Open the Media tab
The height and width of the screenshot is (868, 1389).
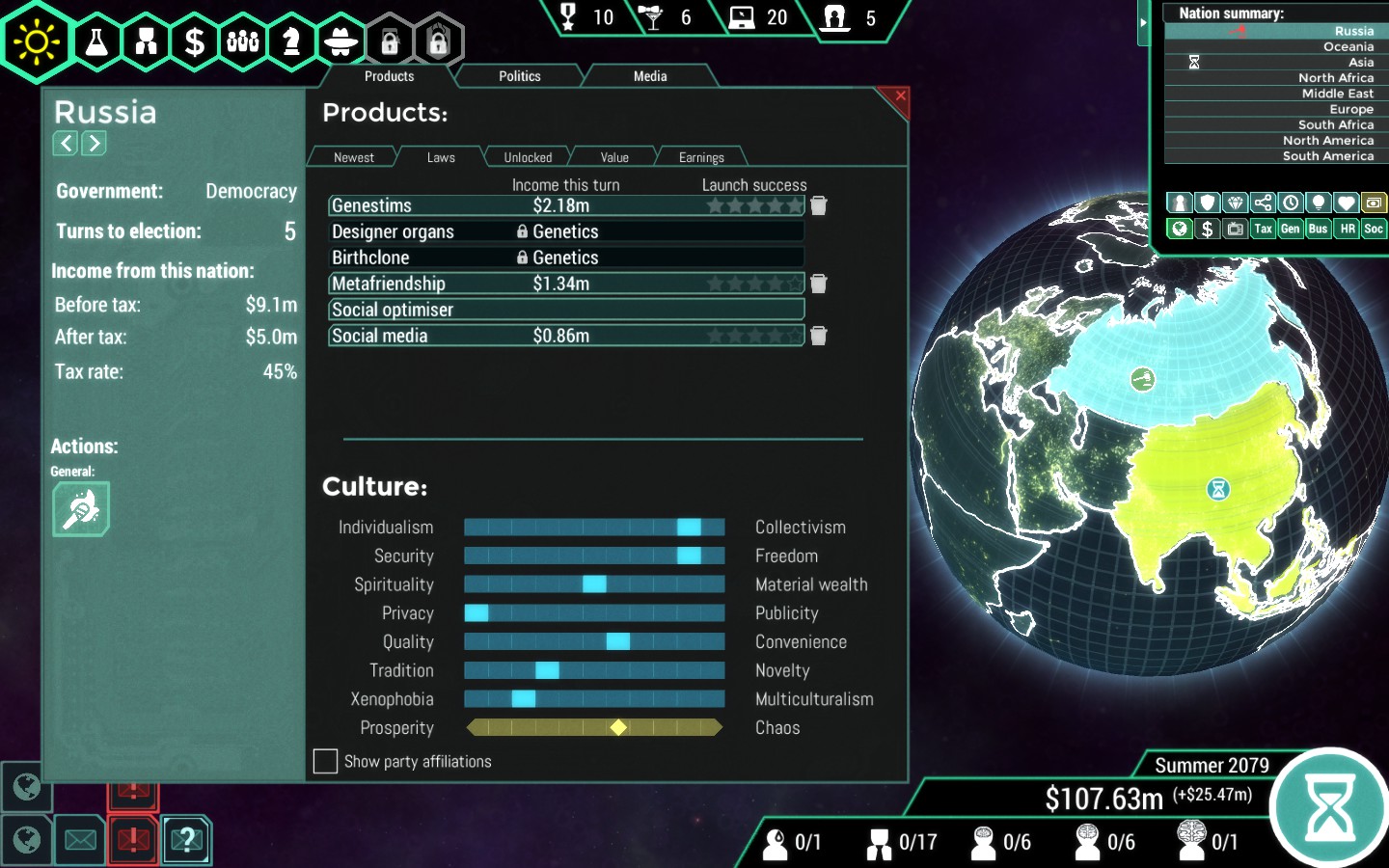649,76
